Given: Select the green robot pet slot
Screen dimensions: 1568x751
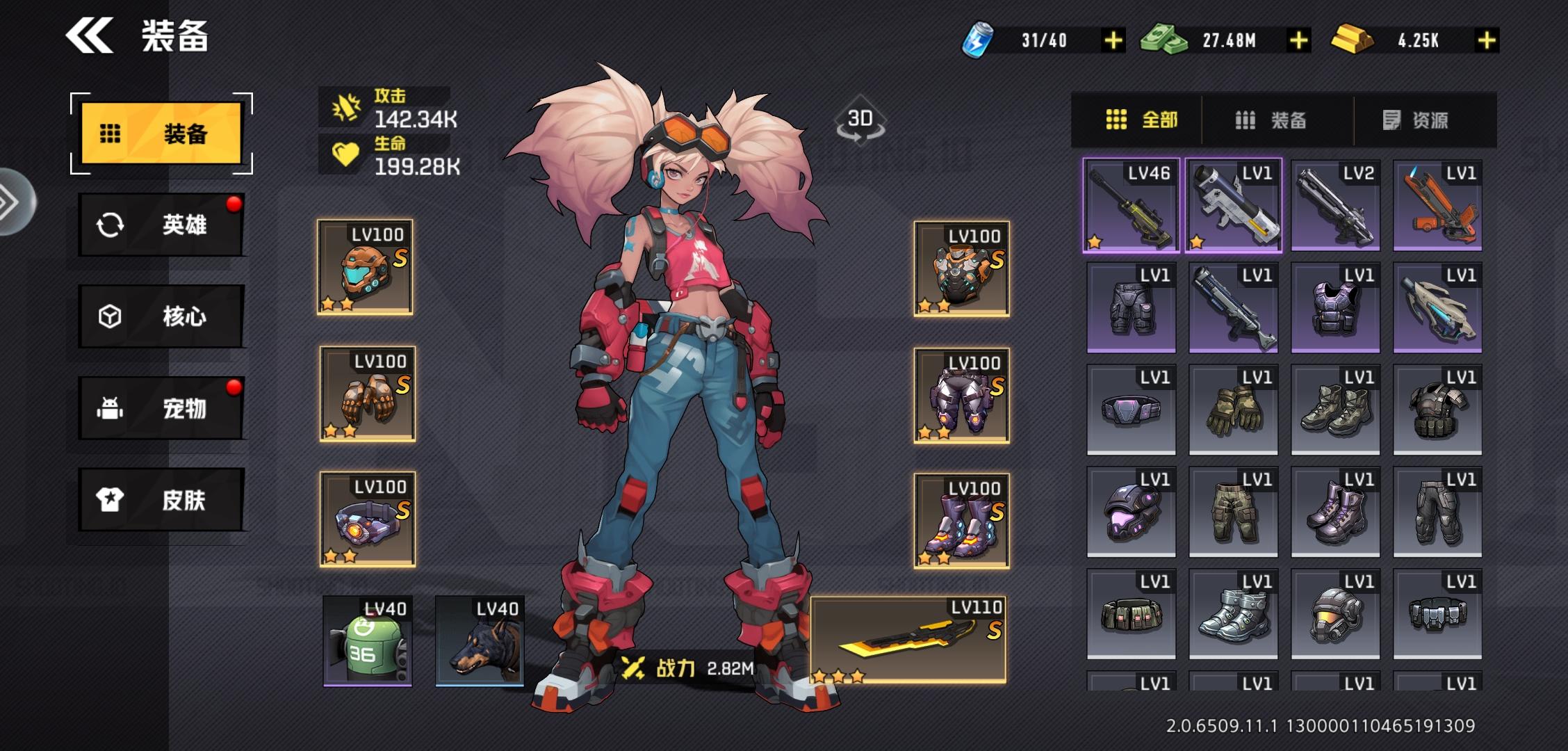Looking at the screenshot, I should [367, 641].
